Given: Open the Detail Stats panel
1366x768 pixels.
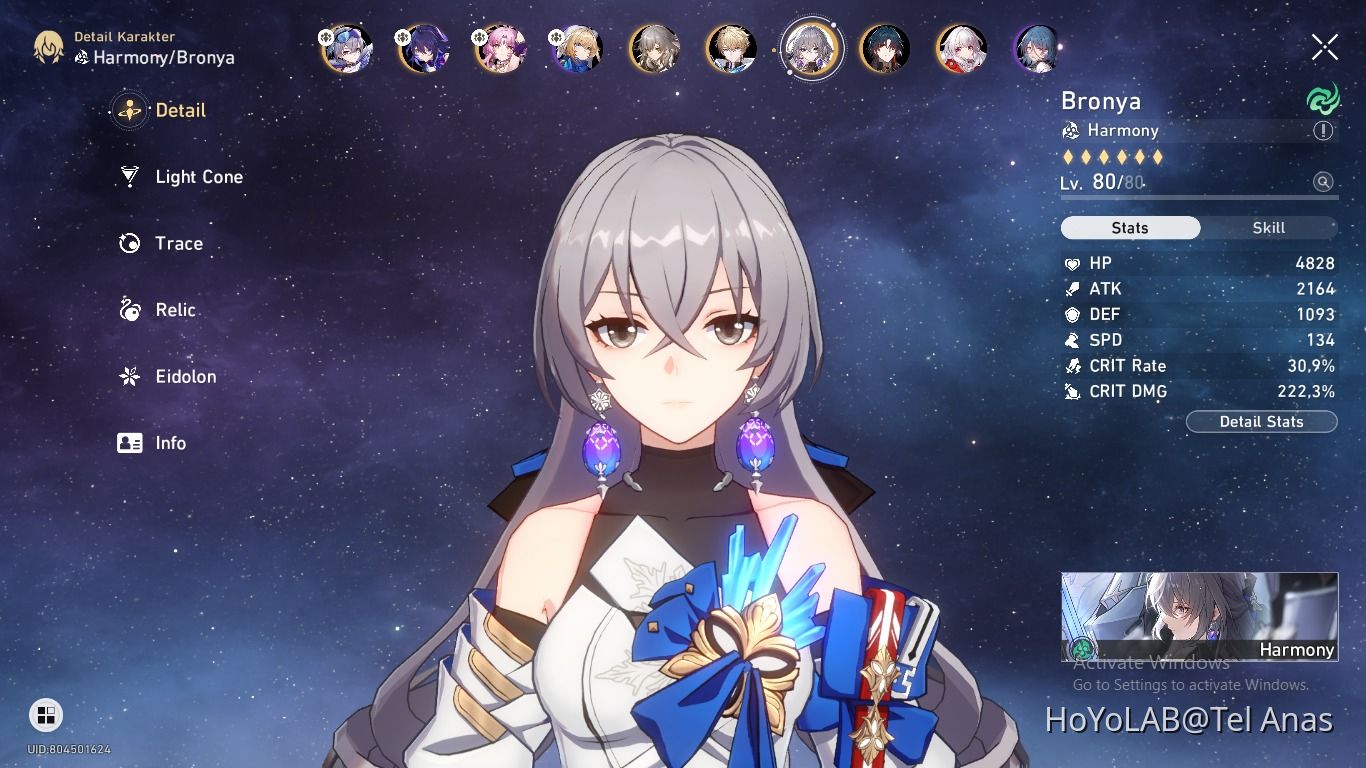Looking at the screenshot, I should click(x=1261, y=421).
